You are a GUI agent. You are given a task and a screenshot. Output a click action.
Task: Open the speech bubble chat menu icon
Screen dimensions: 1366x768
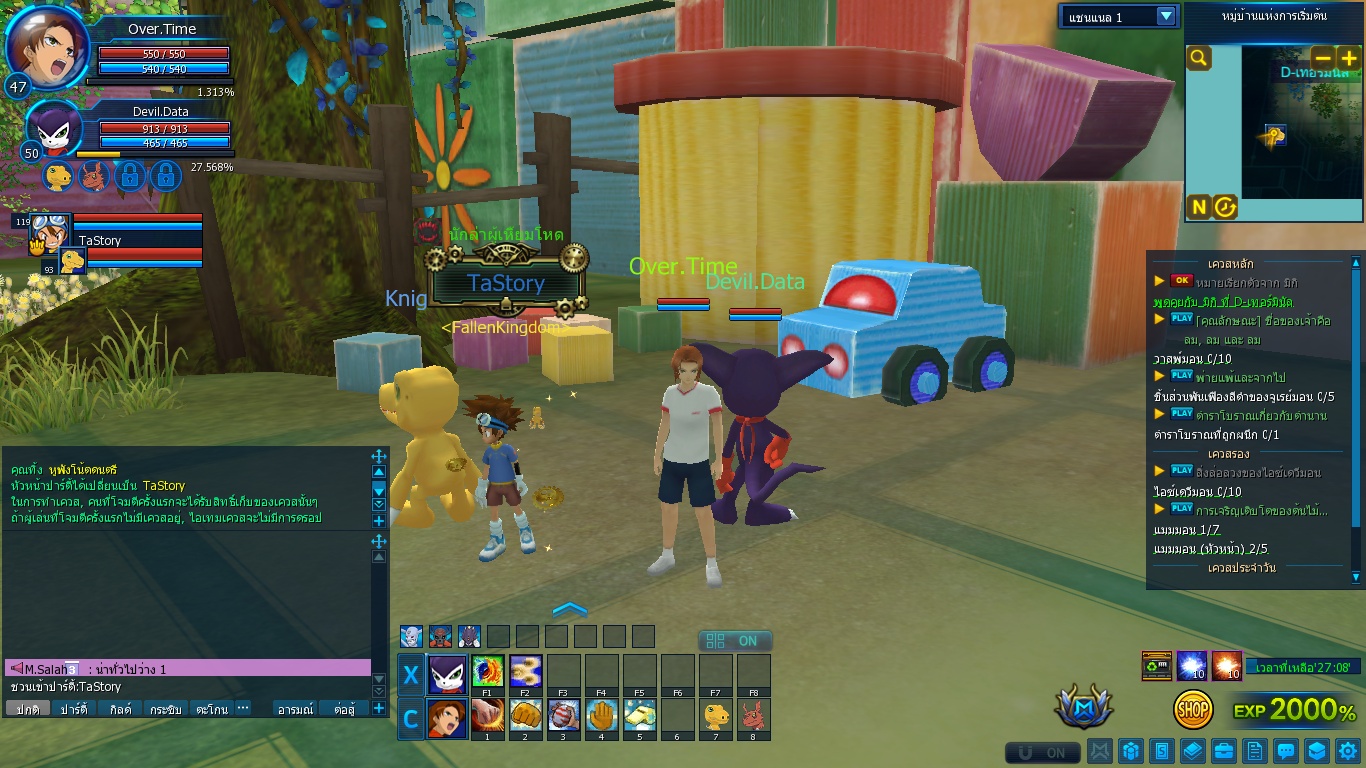tap(1286, 751)
